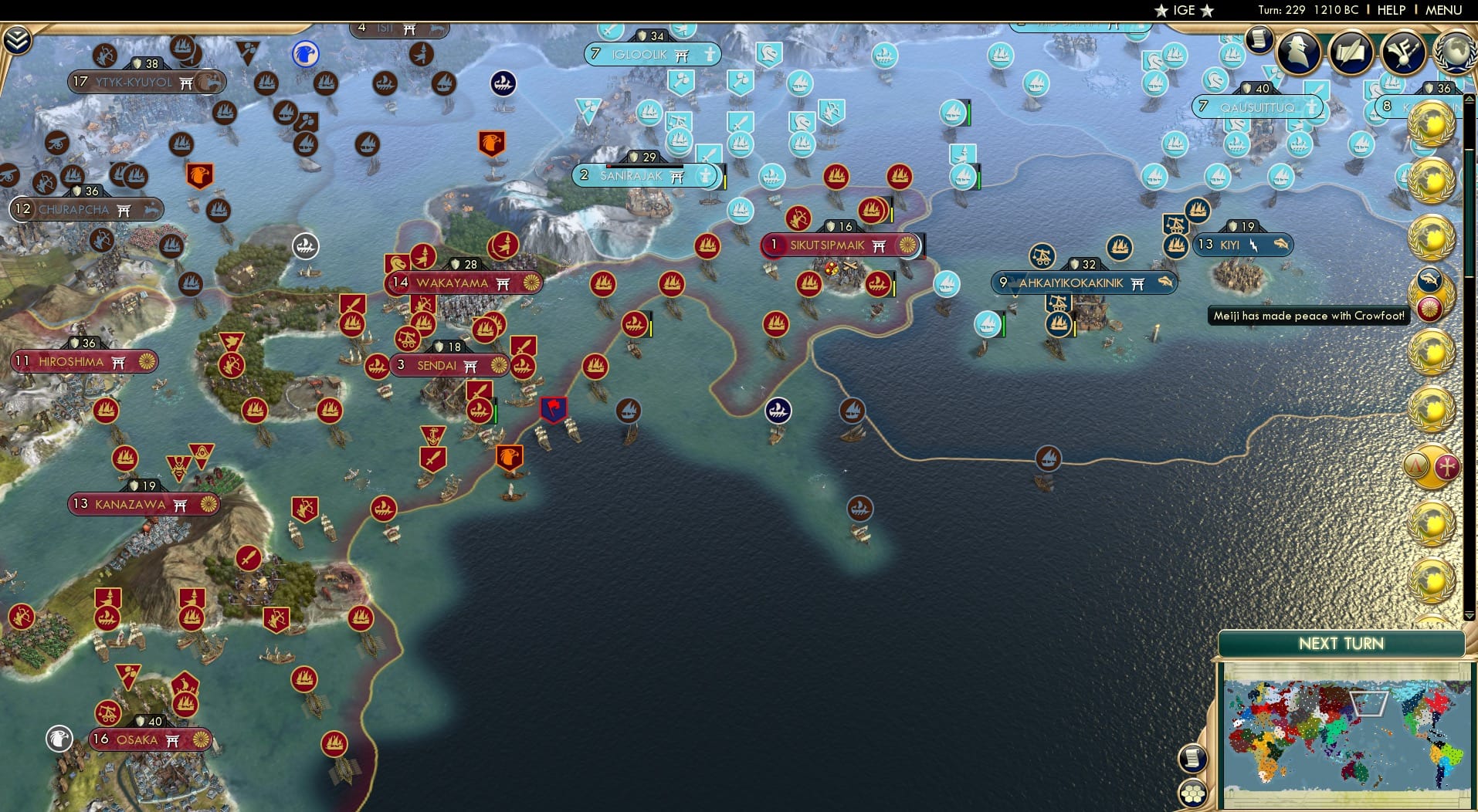
Task: Open the Espionage overview spy icon
Action: (1298, 54)
